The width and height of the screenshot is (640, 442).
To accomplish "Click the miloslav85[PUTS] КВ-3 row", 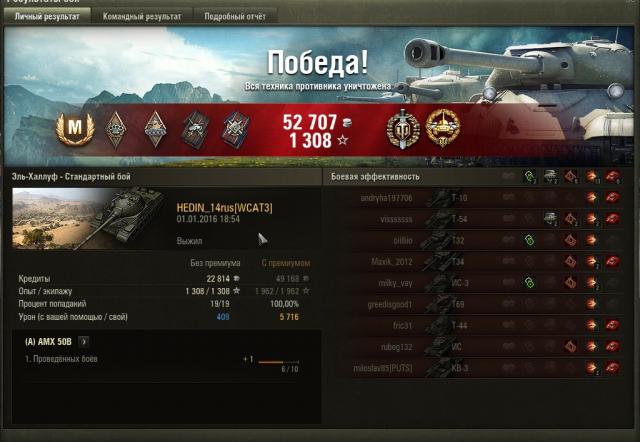I will pos(480,367).
